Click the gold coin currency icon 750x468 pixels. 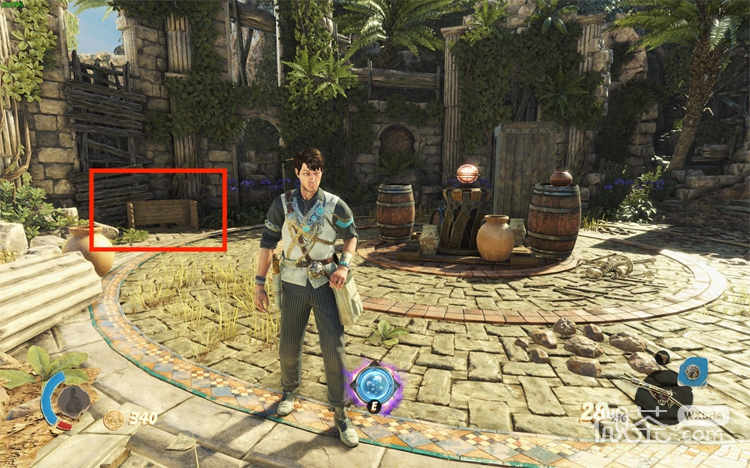(113, 419)
